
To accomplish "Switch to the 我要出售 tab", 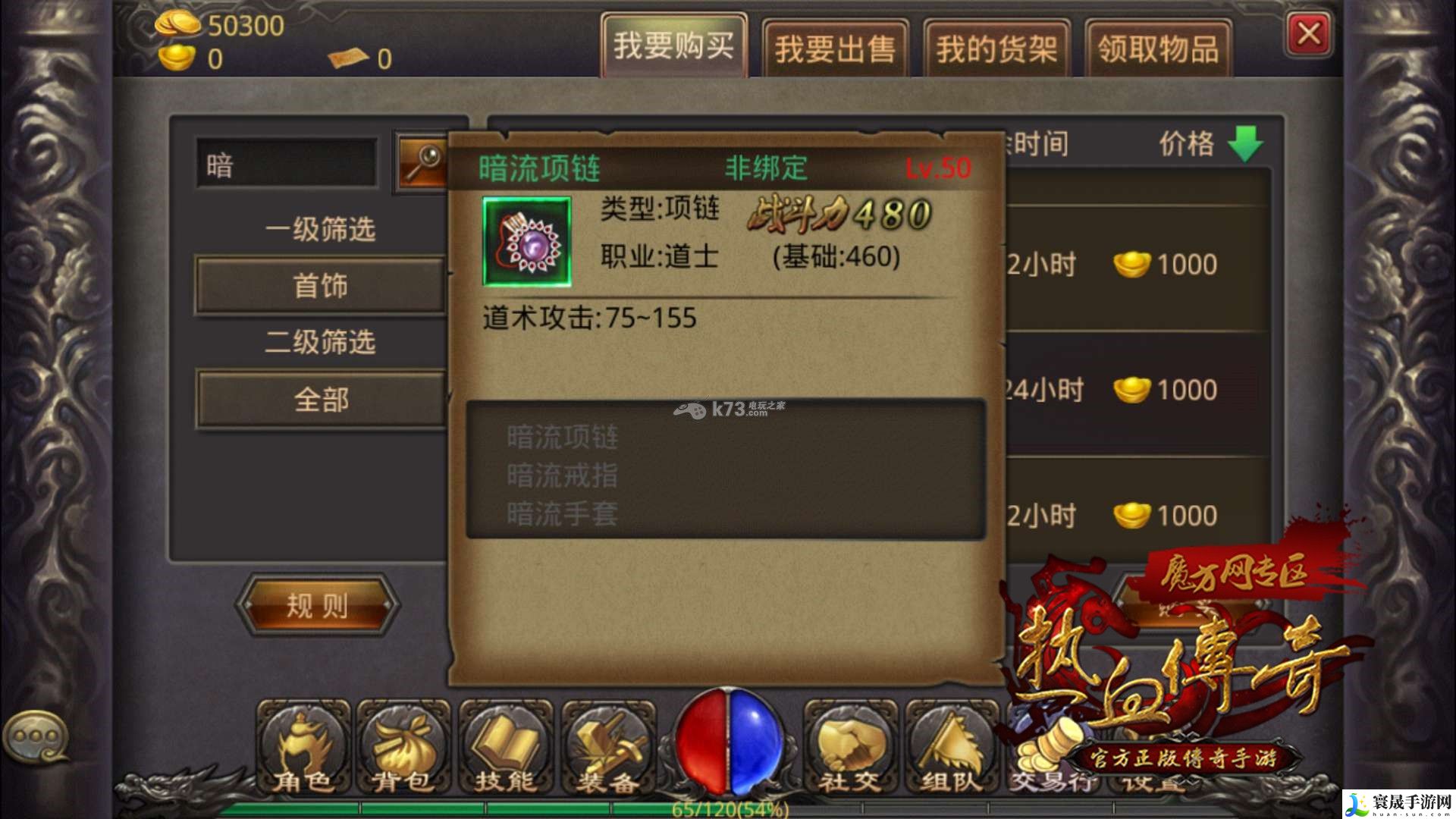I will click(x=836, y=47).
